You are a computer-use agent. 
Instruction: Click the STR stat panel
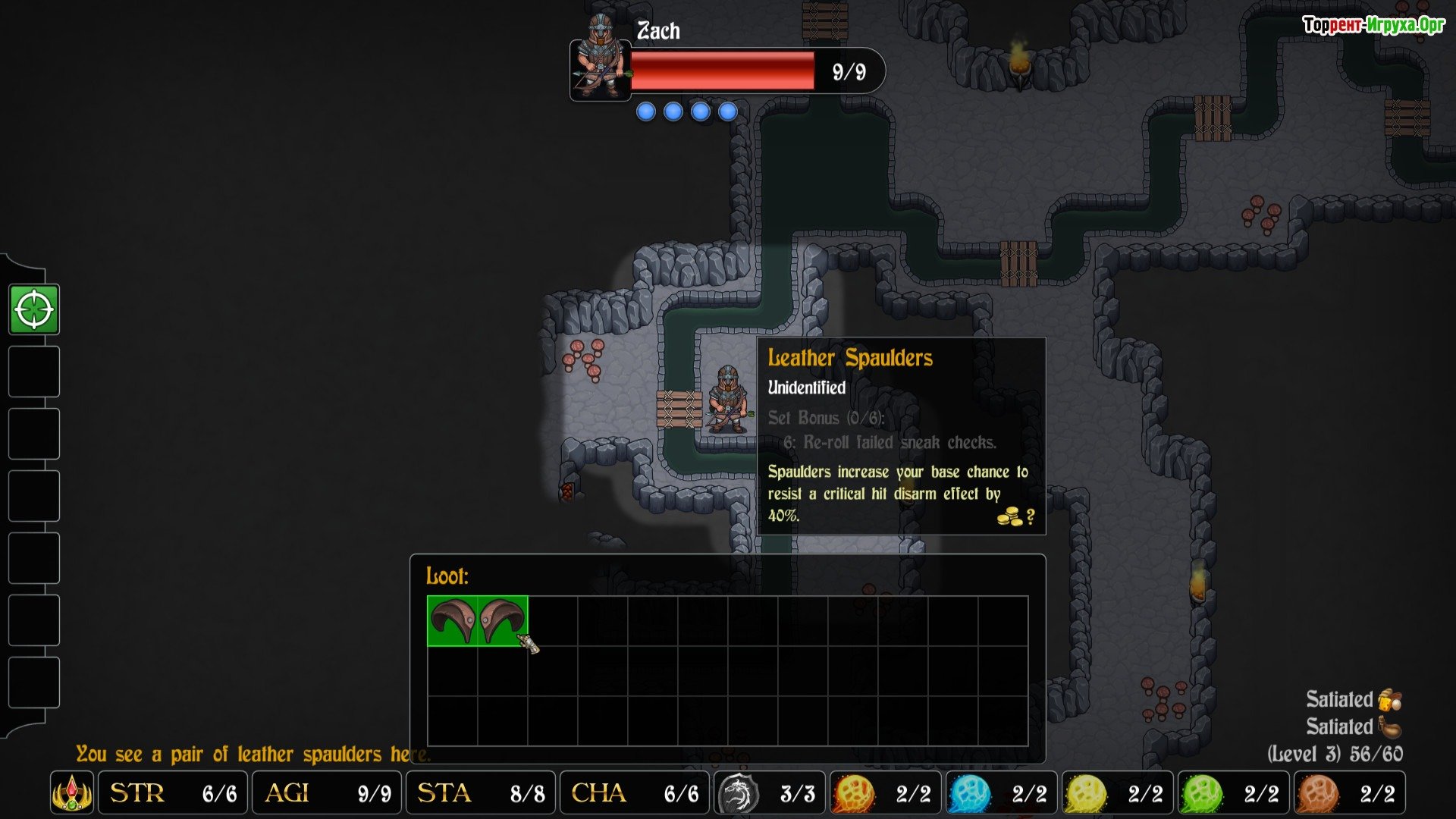pos(174,793)
